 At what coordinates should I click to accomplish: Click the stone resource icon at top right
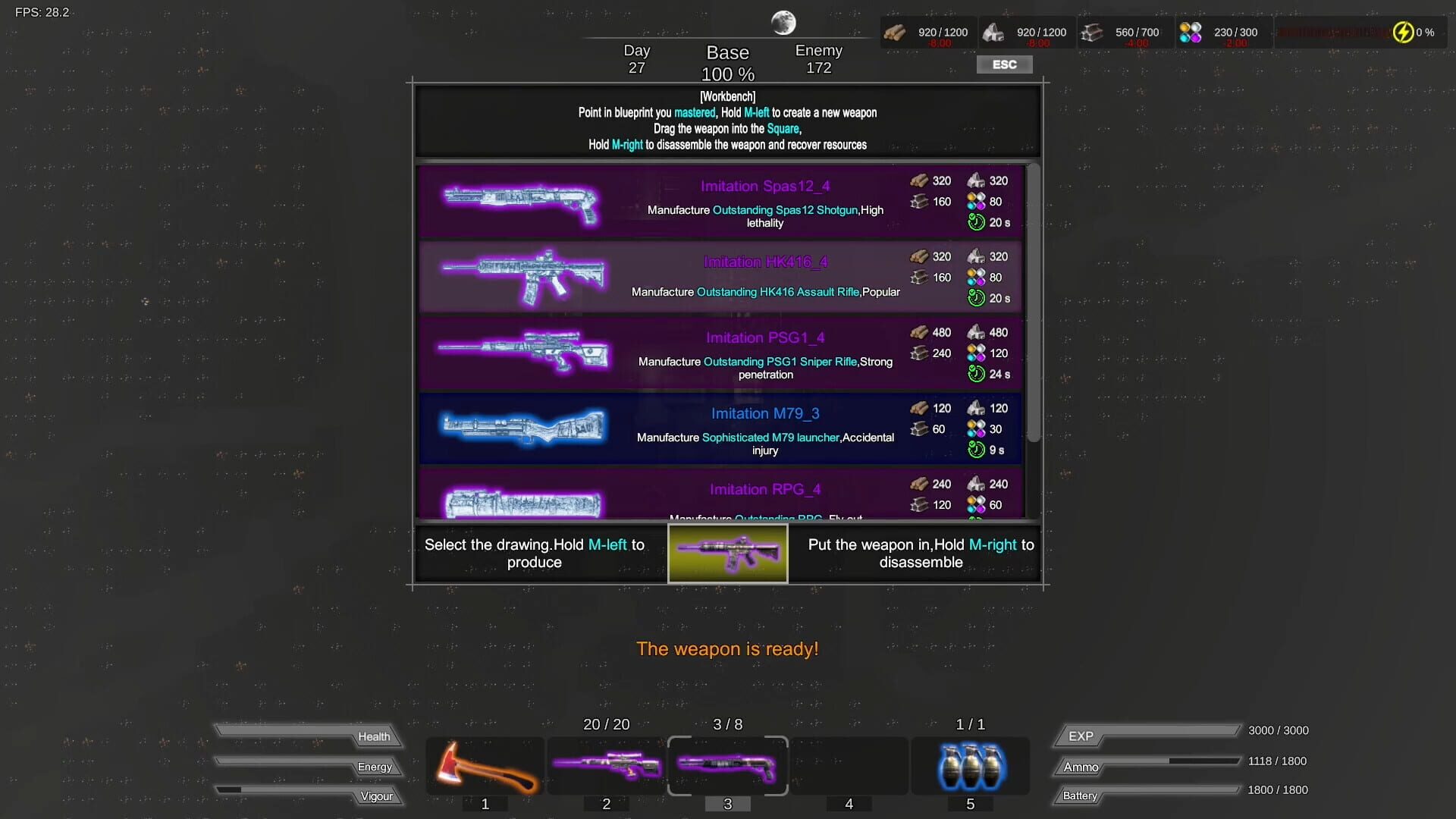(994, 31)
